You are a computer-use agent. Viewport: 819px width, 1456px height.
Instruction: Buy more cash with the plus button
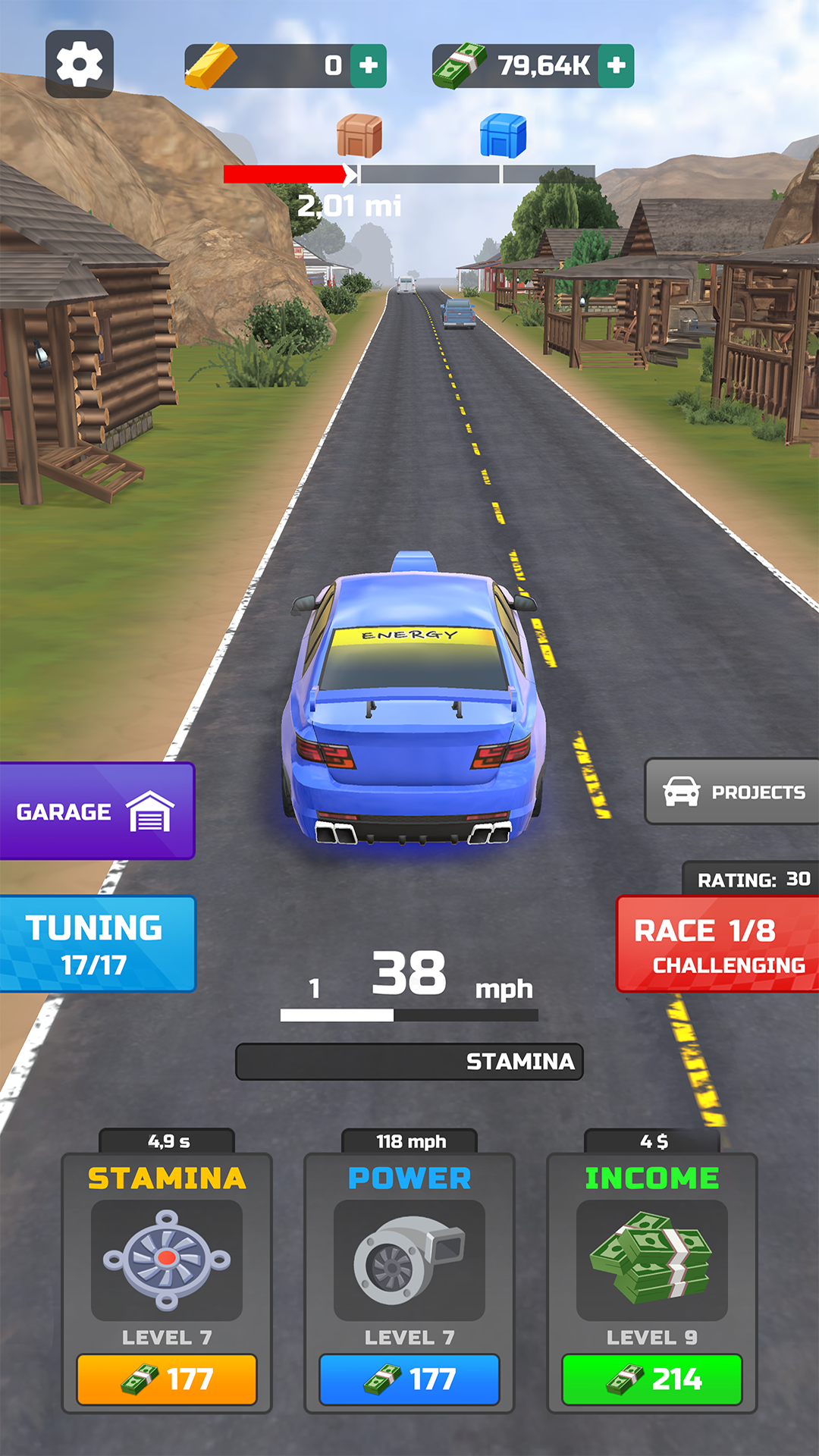[617, 66]
